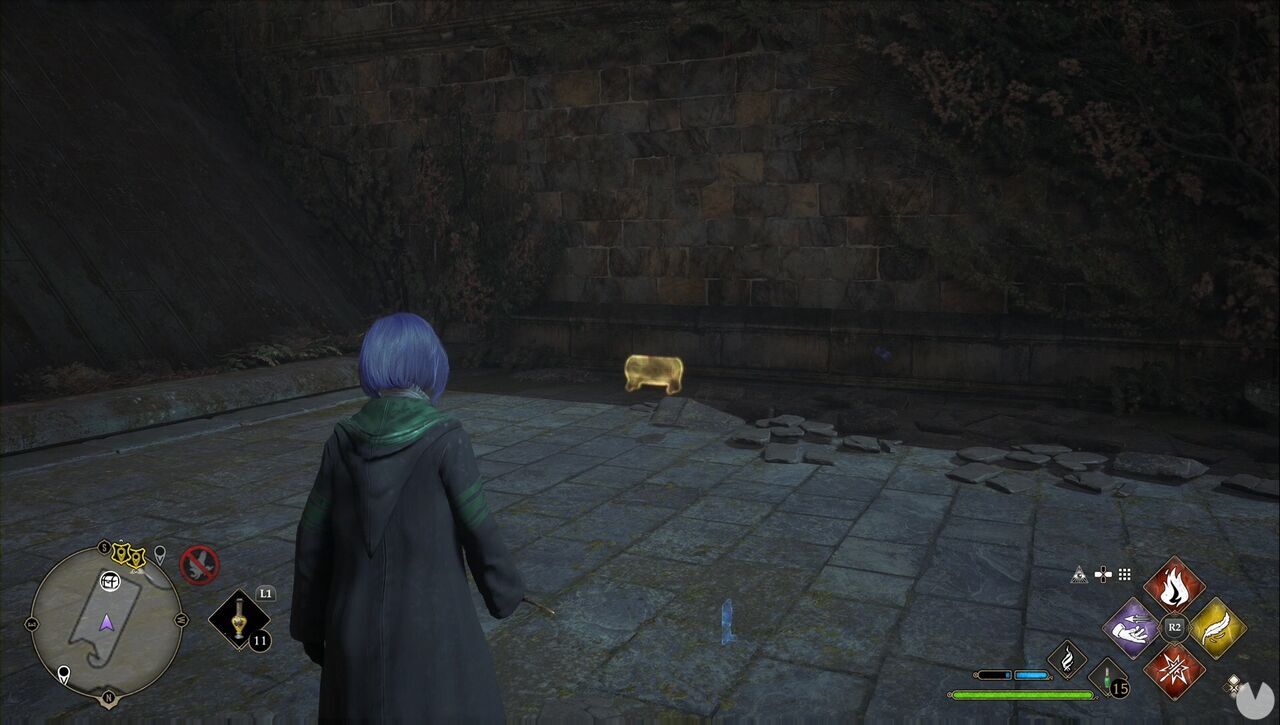This screenshot has width=1280, height=725.
Task: Toggle the white waypoint pin above the minimap
Action: pos(161,553)
